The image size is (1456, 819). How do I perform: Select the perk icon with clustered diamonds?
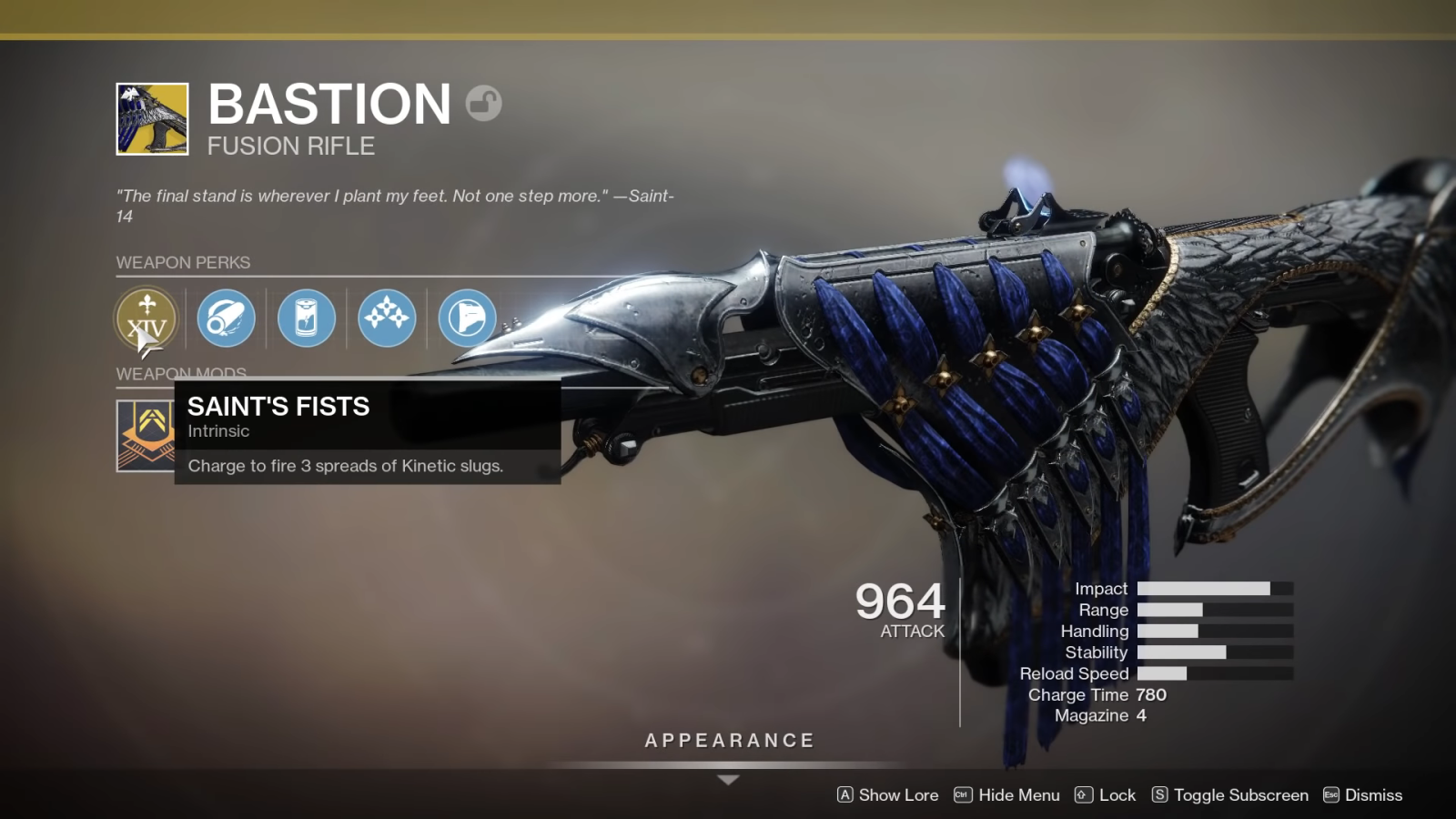tap(387, 318)
